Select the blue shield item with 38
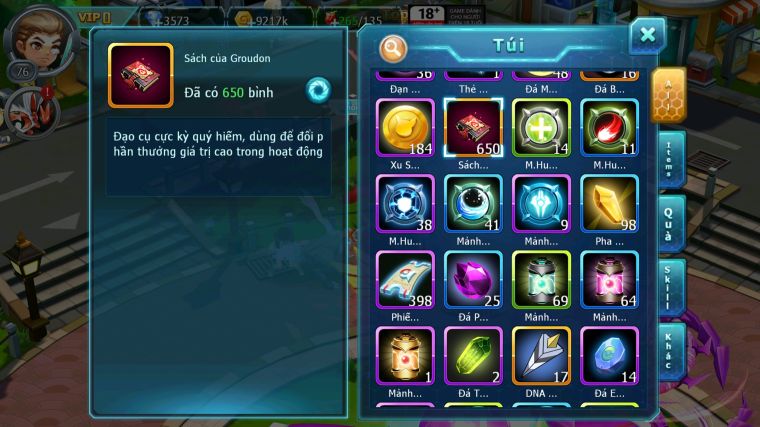 (x=405, y=205)
